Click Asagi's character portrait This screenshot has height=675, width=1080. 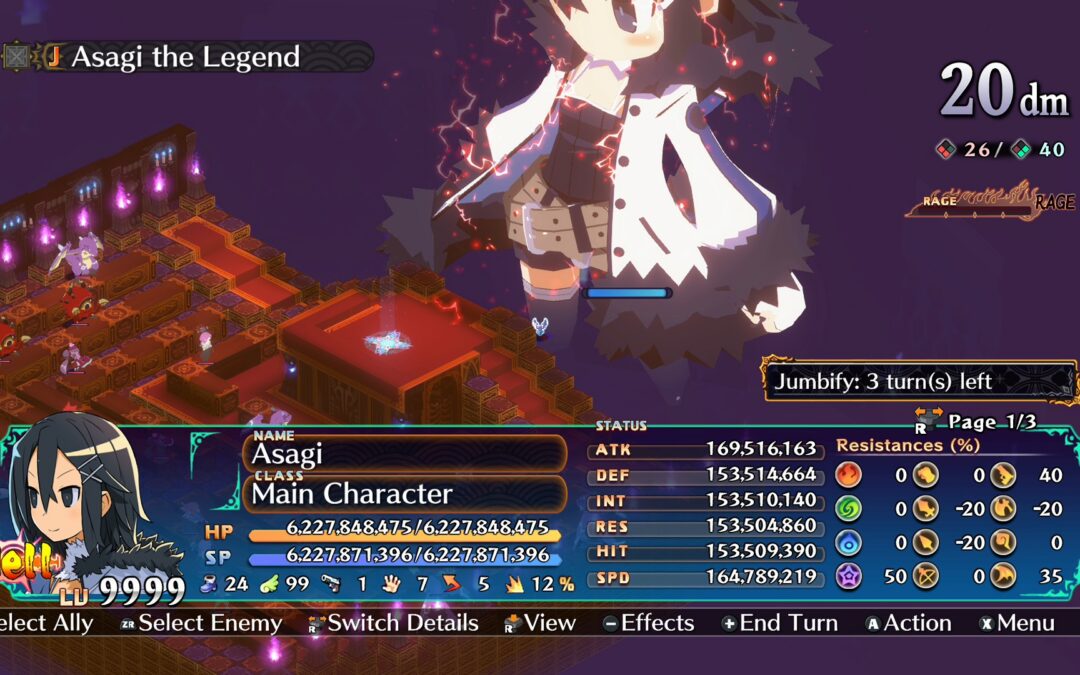[75, 500]
